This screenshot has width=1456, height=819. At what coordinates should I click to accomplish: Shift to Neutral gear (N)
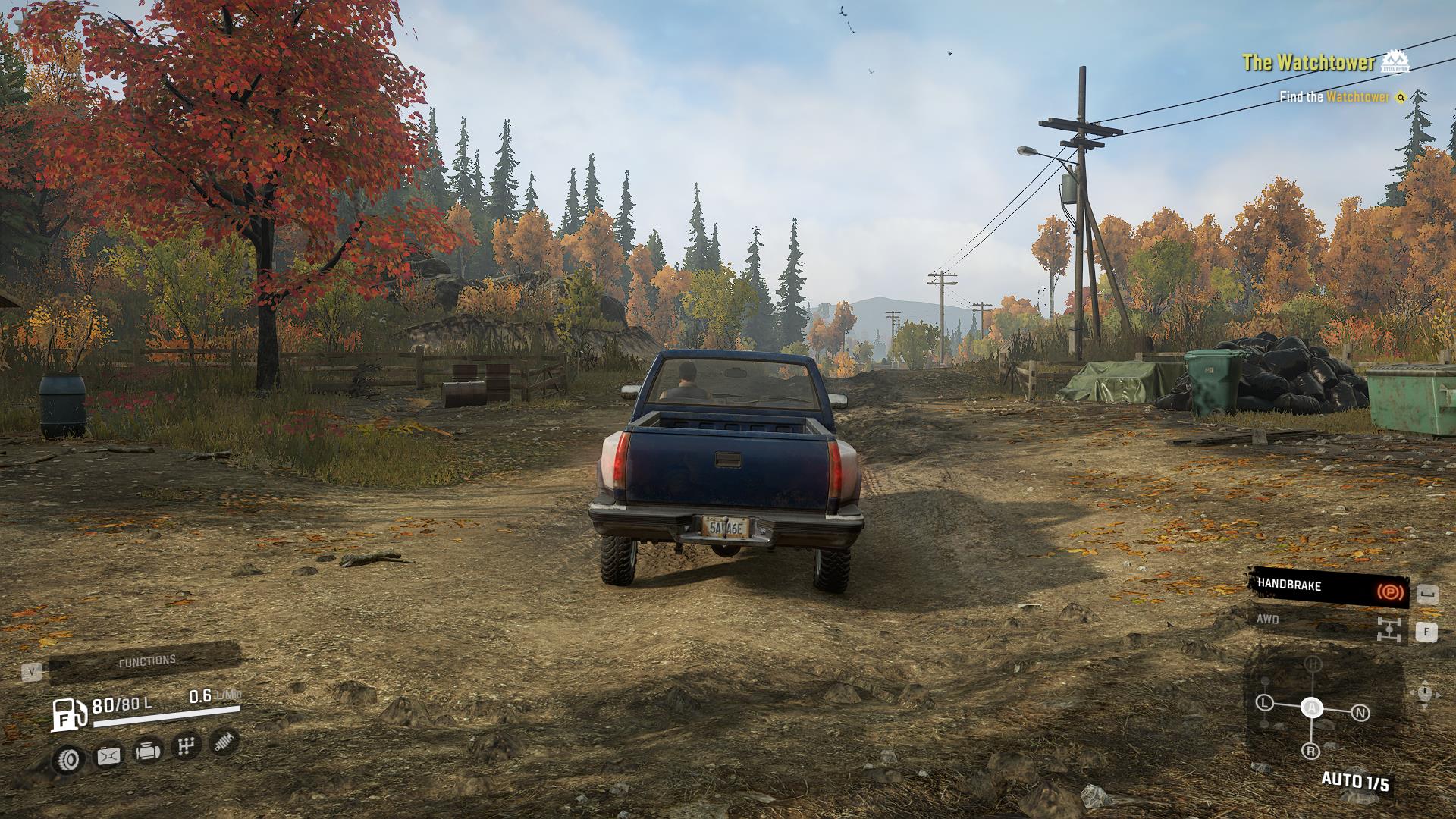(1360, 713)
